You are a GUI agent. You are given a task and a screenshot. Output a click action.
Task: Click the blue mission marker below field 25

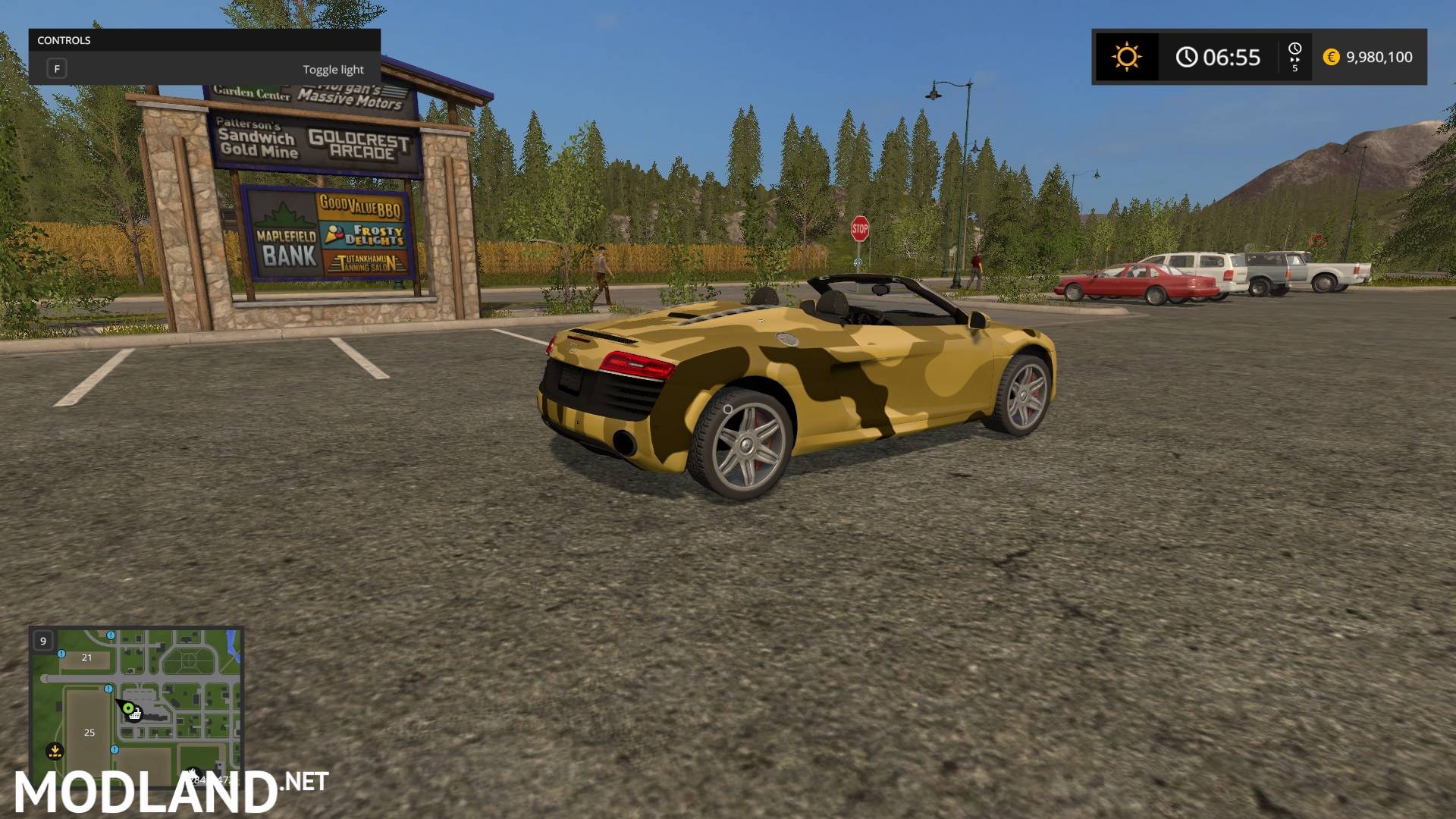114,749
